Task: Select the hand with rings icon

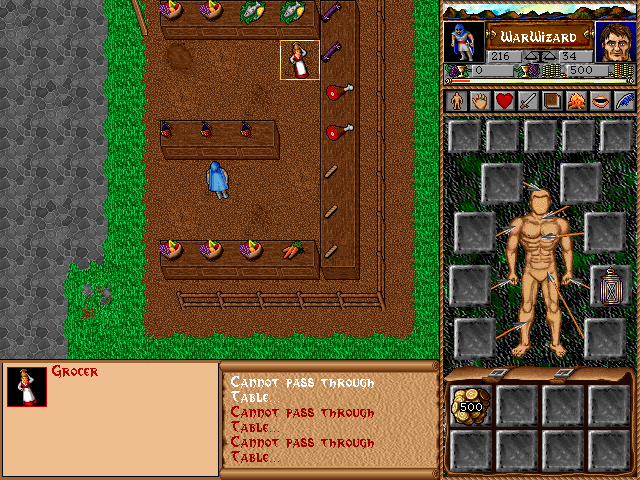Action: click(479, 101)
